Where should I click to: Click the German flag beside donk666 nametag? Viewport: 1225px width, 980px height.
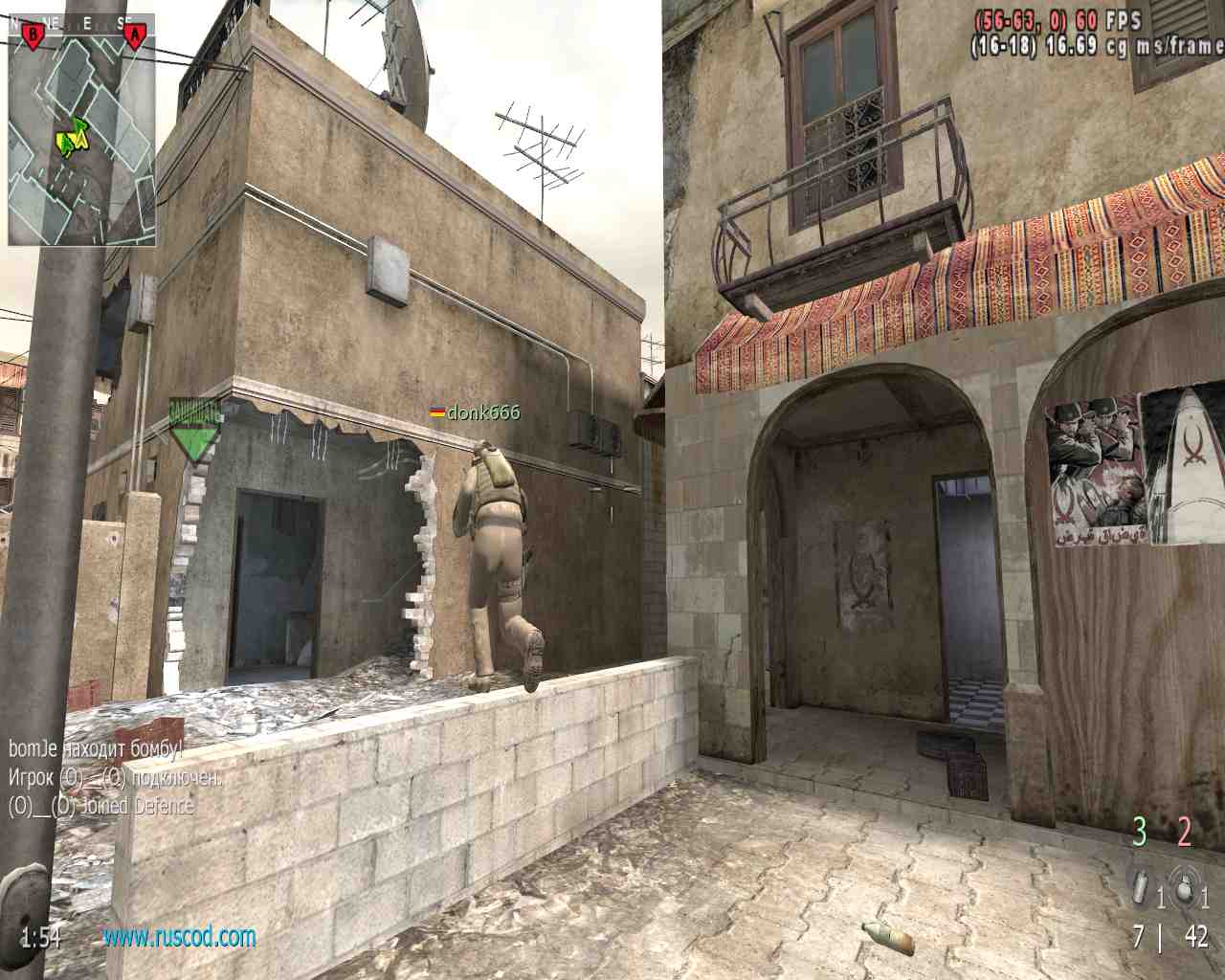tap(434, 413)
